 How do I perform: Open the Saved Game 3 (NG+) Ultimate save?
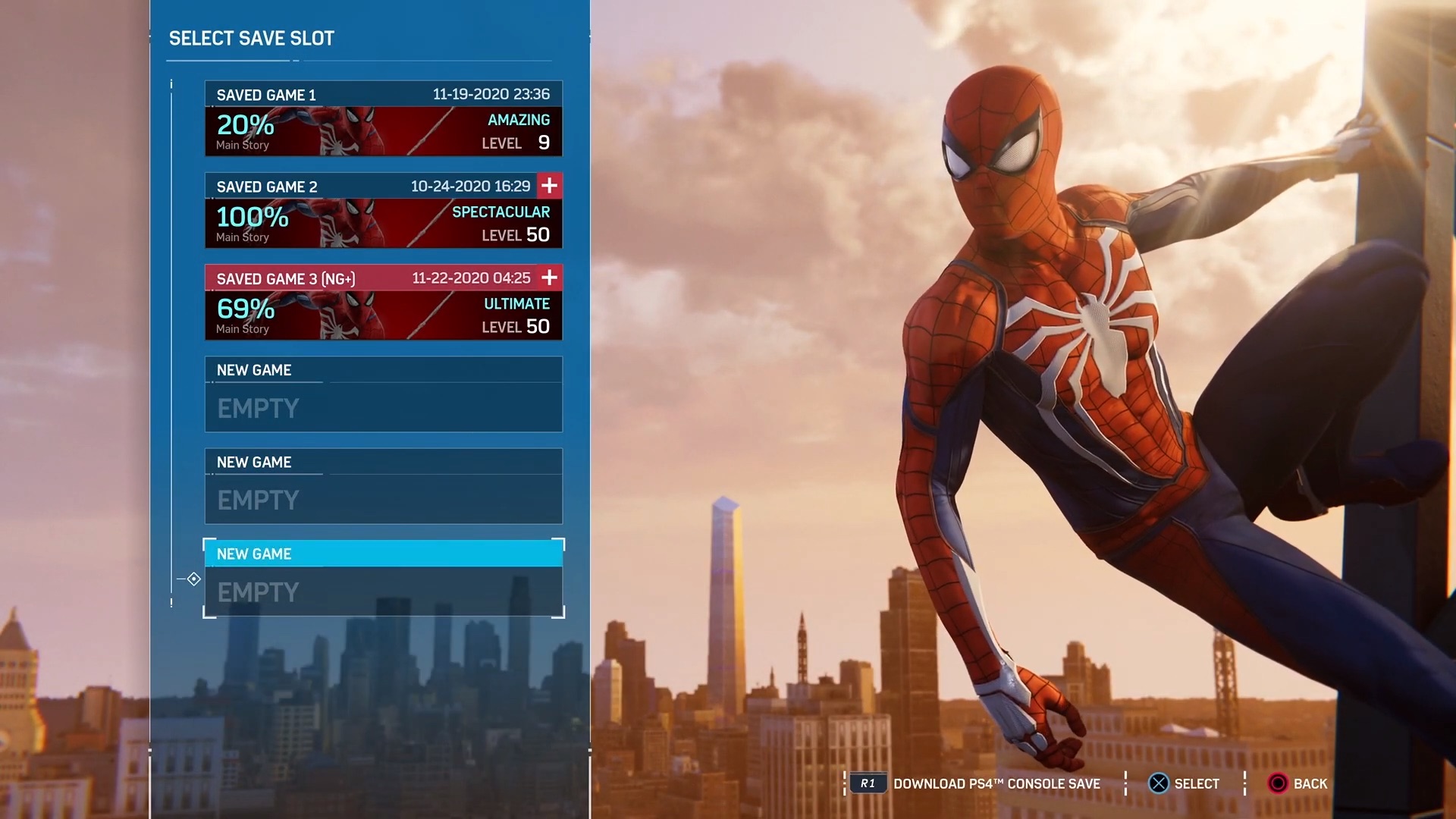click(383, 302)
